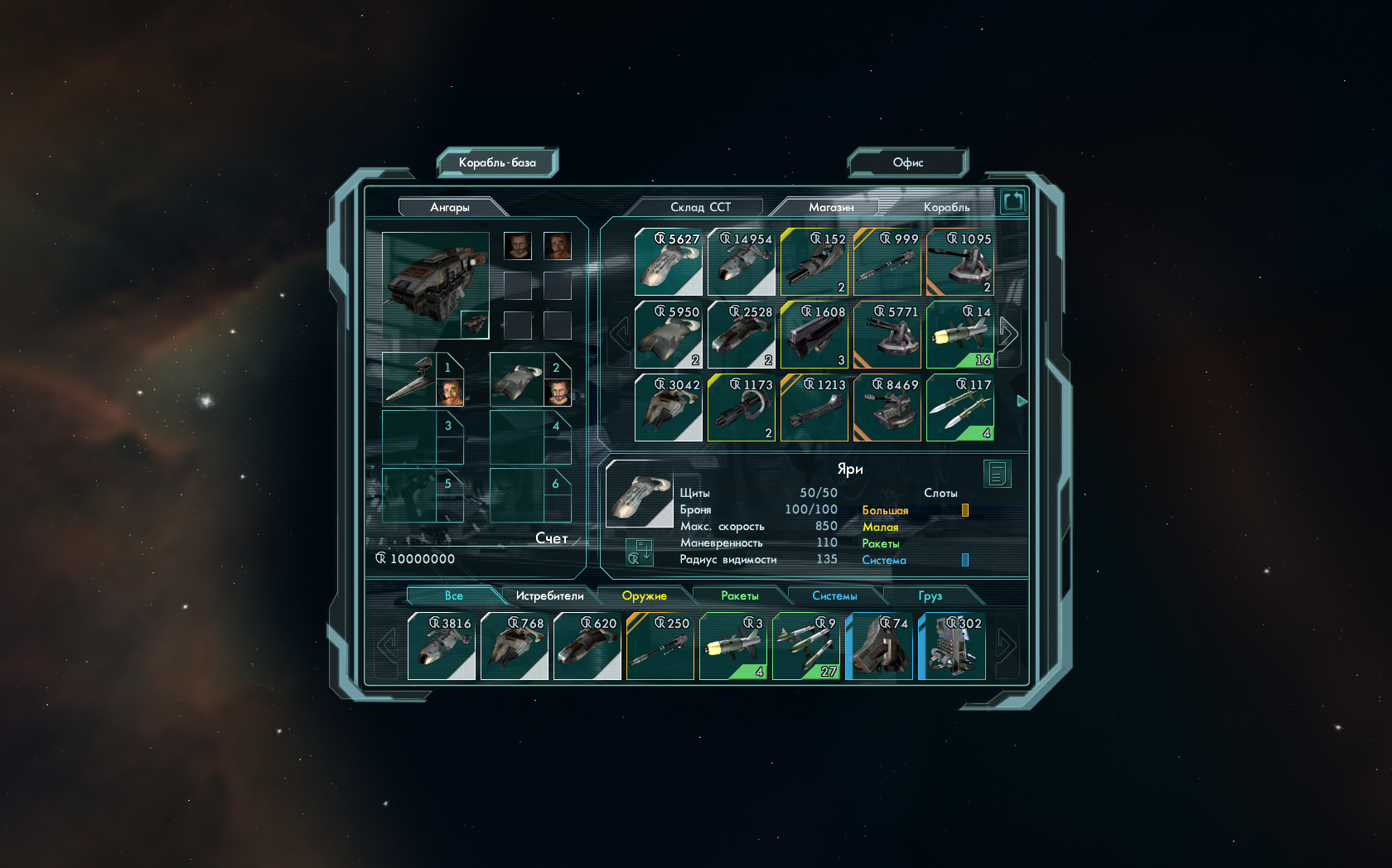The height and width of the screenshot is (868, 1392).
Task: Select the fighter priced 5627
Action: coord(668,263)
